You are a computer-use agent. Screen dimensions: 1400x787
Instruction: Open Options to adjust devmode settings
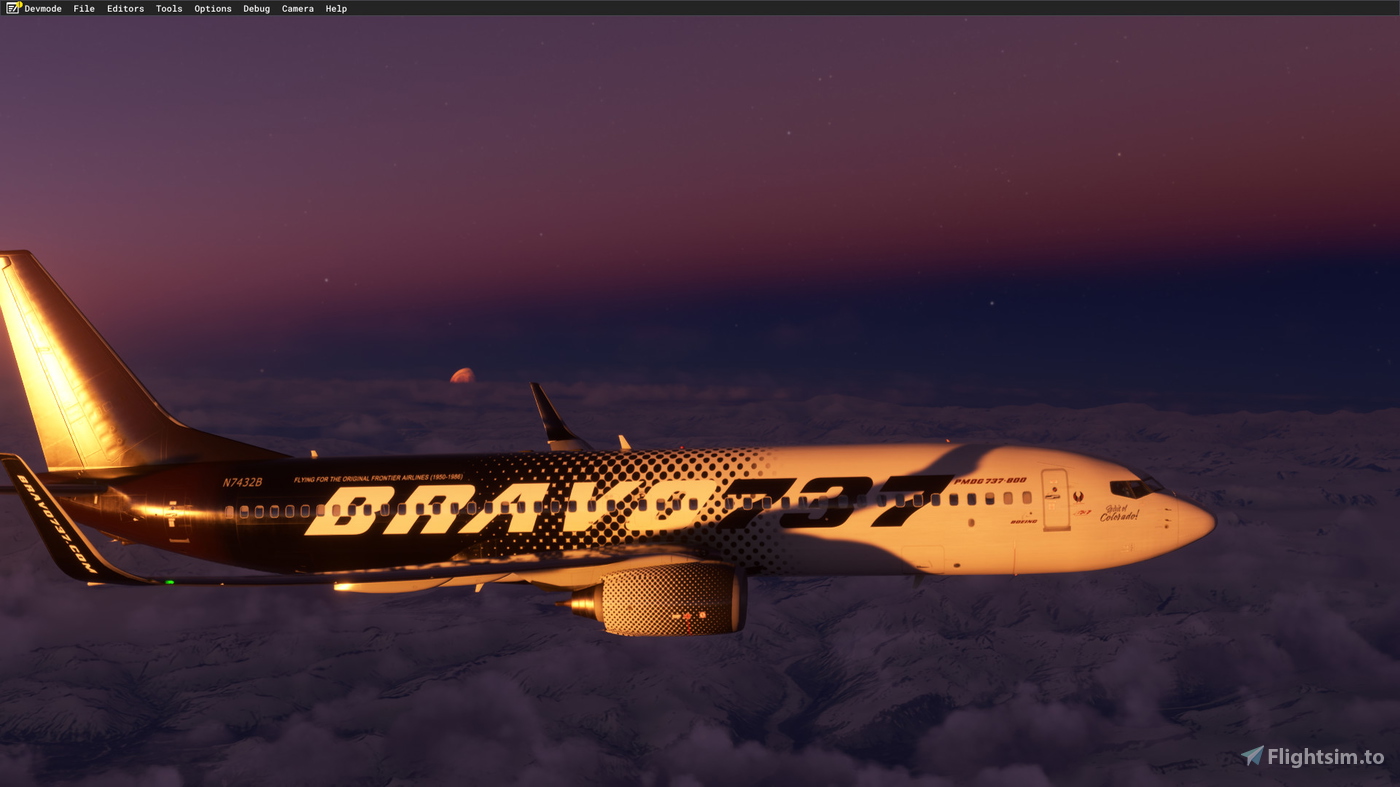pos(212,8)
